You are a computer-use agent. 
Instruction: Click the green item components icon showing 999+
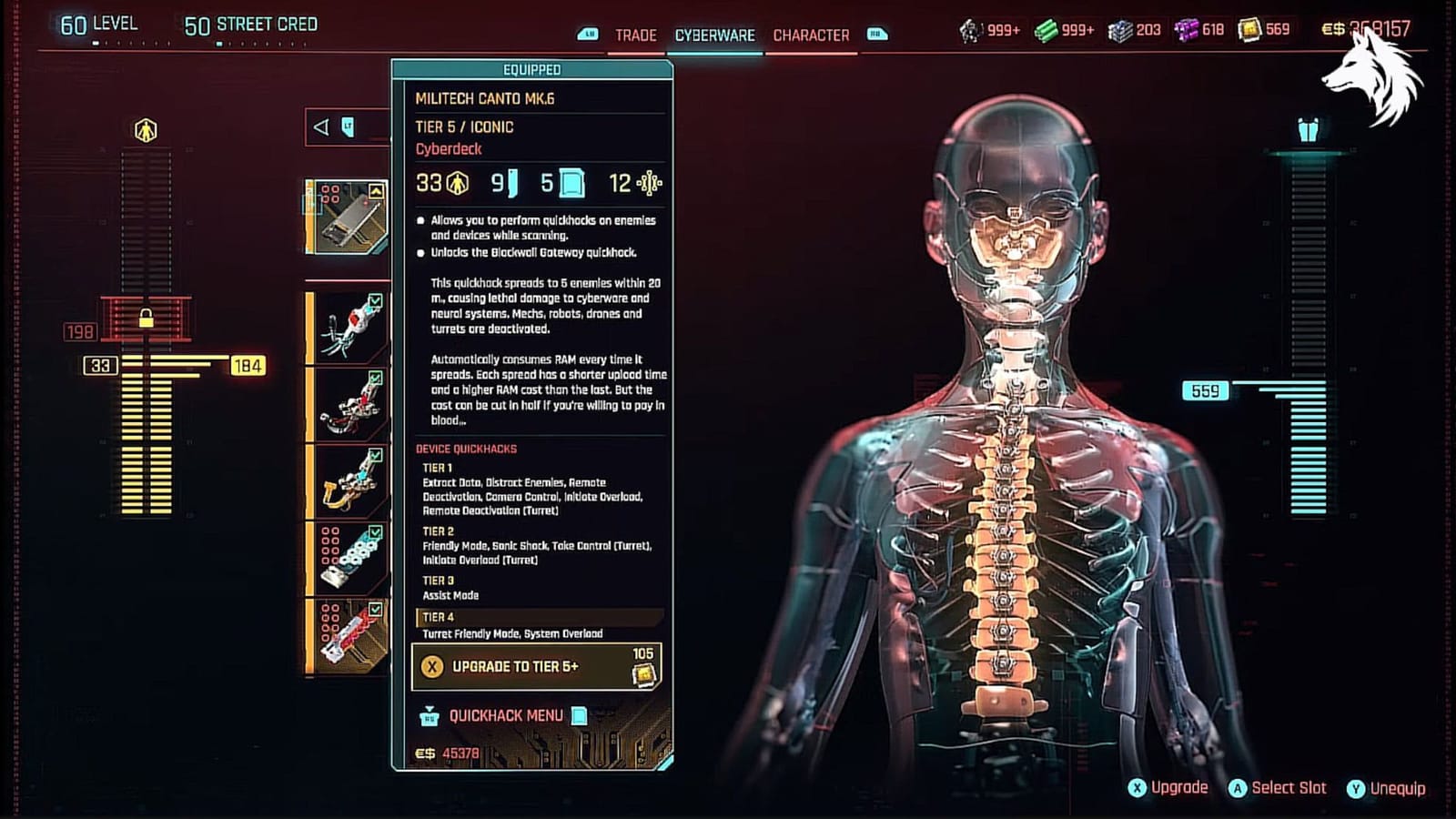1047,30
